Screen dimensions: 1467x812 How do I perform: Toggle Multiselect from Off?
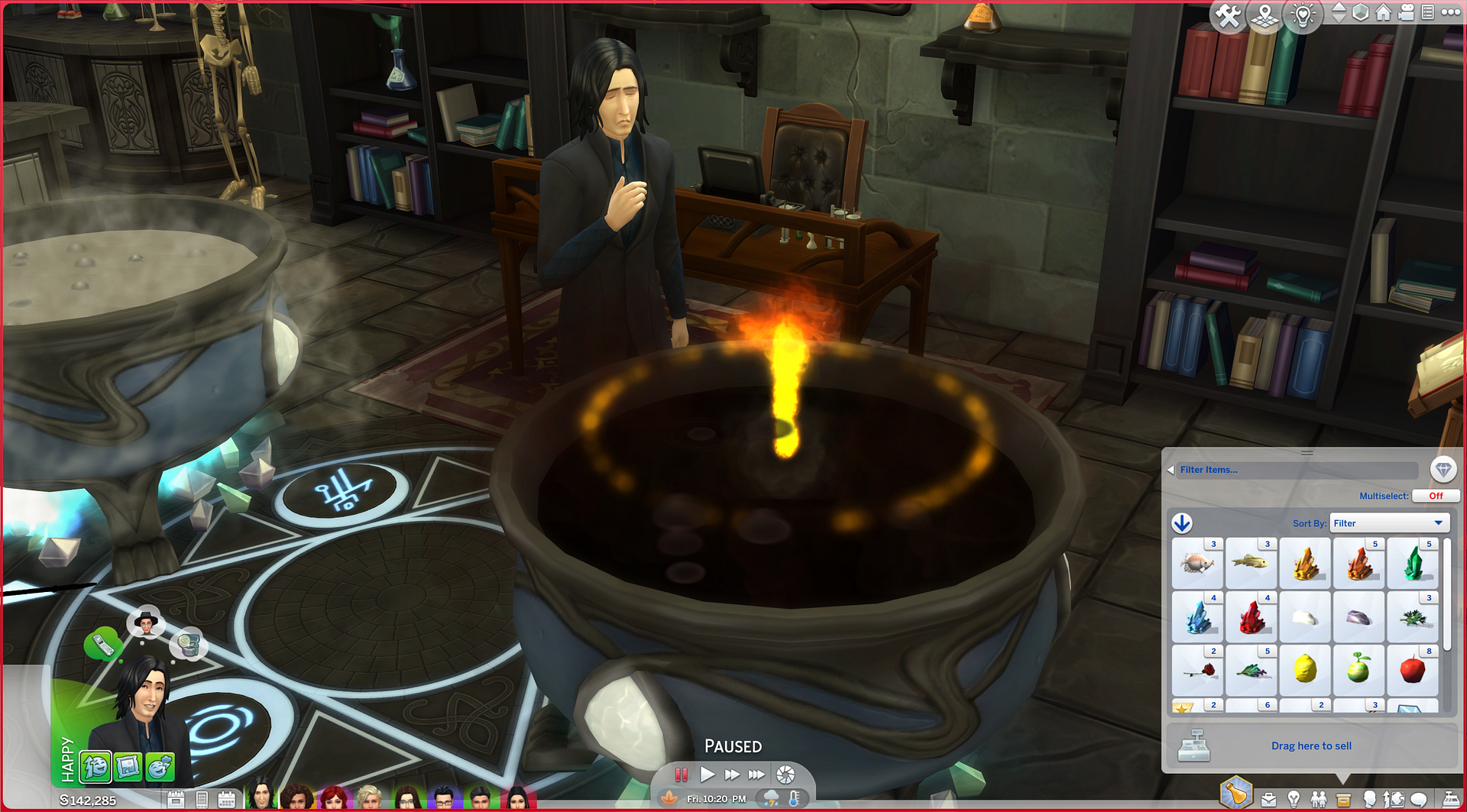(1436, 496)
